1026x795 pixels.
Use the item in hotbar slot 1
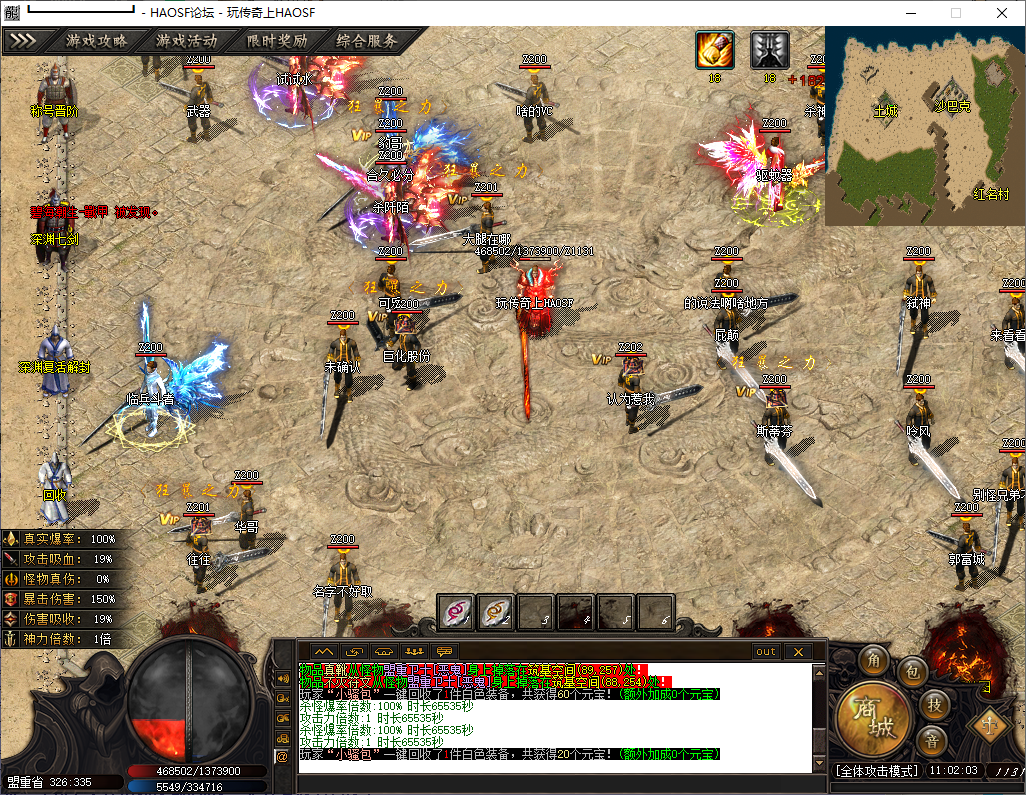click(x=456, y=611)
